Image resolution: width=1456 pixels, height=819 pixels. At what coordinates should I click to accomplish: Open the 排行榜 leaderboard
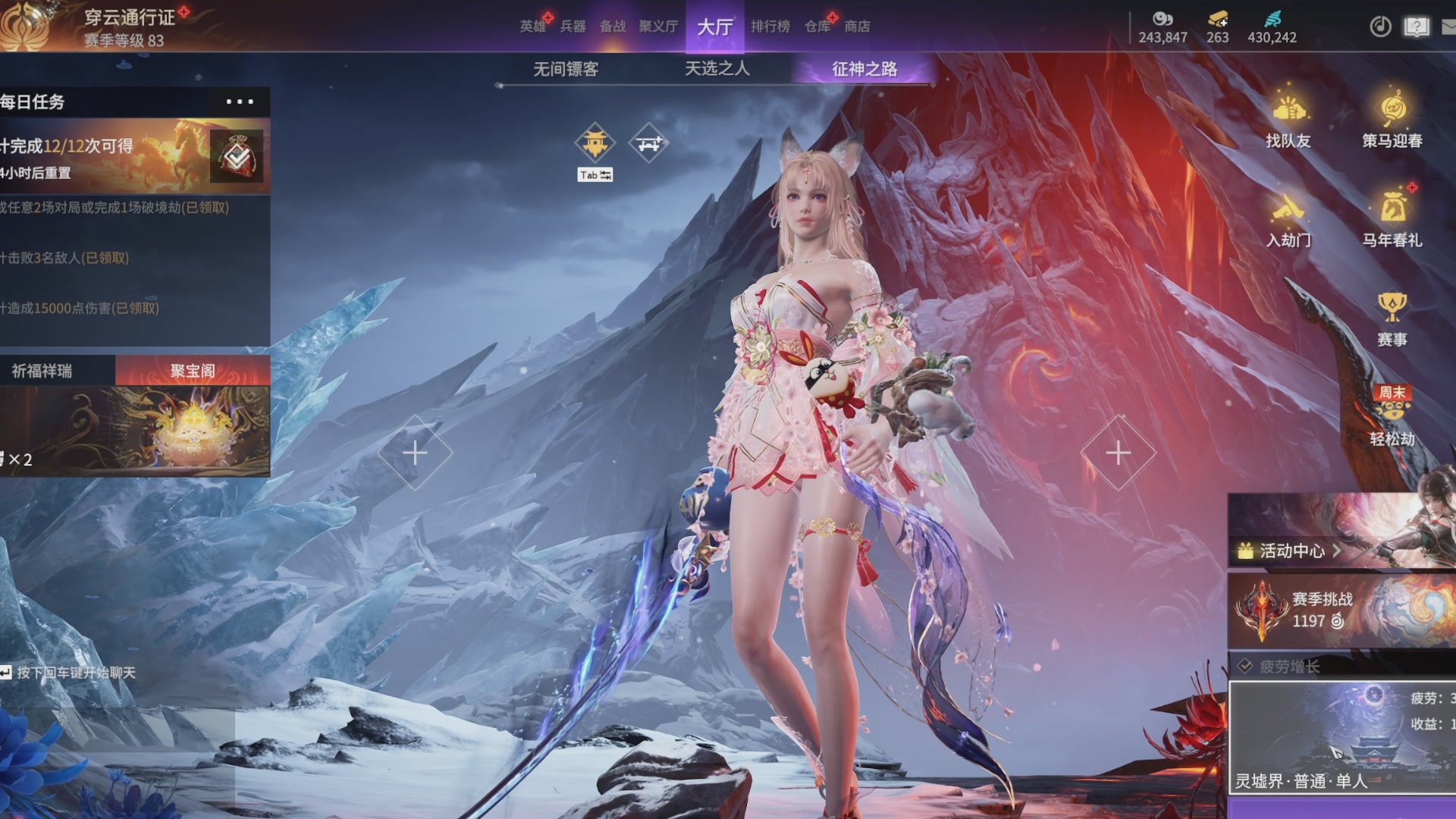[770, 27]
